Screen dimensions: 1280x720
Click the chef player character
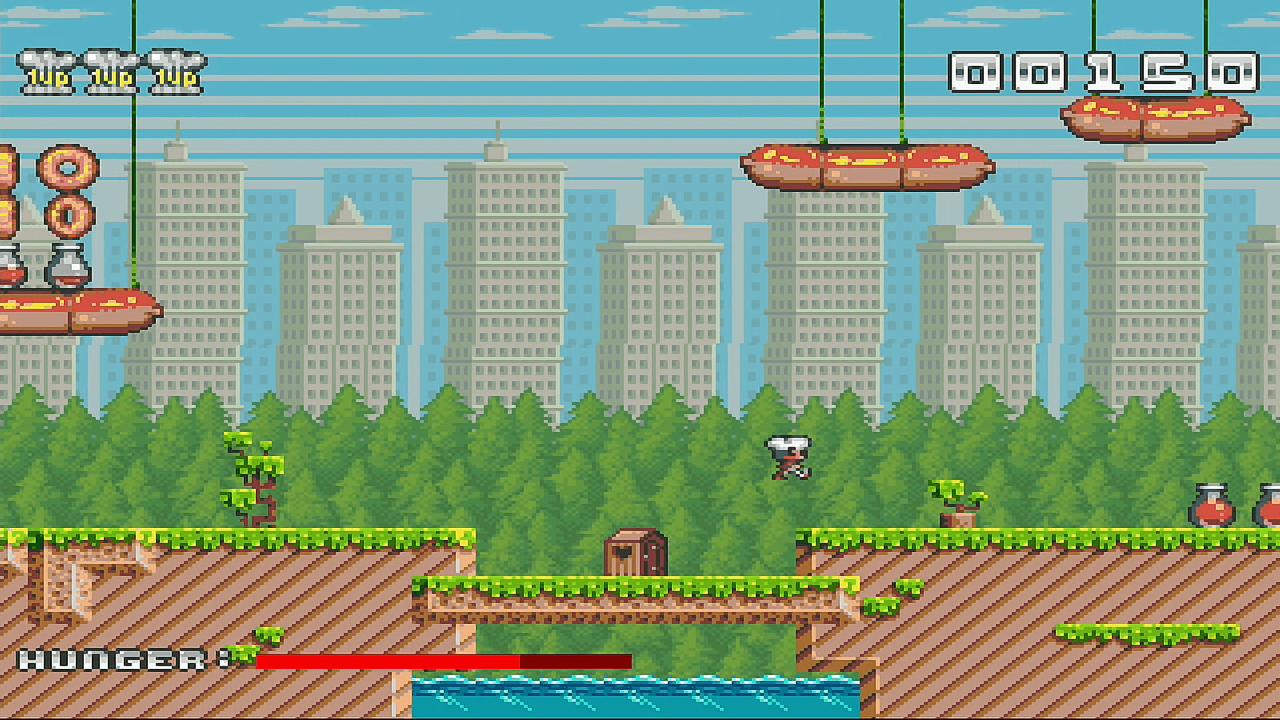pyautogui.click(x=788, y=458)
